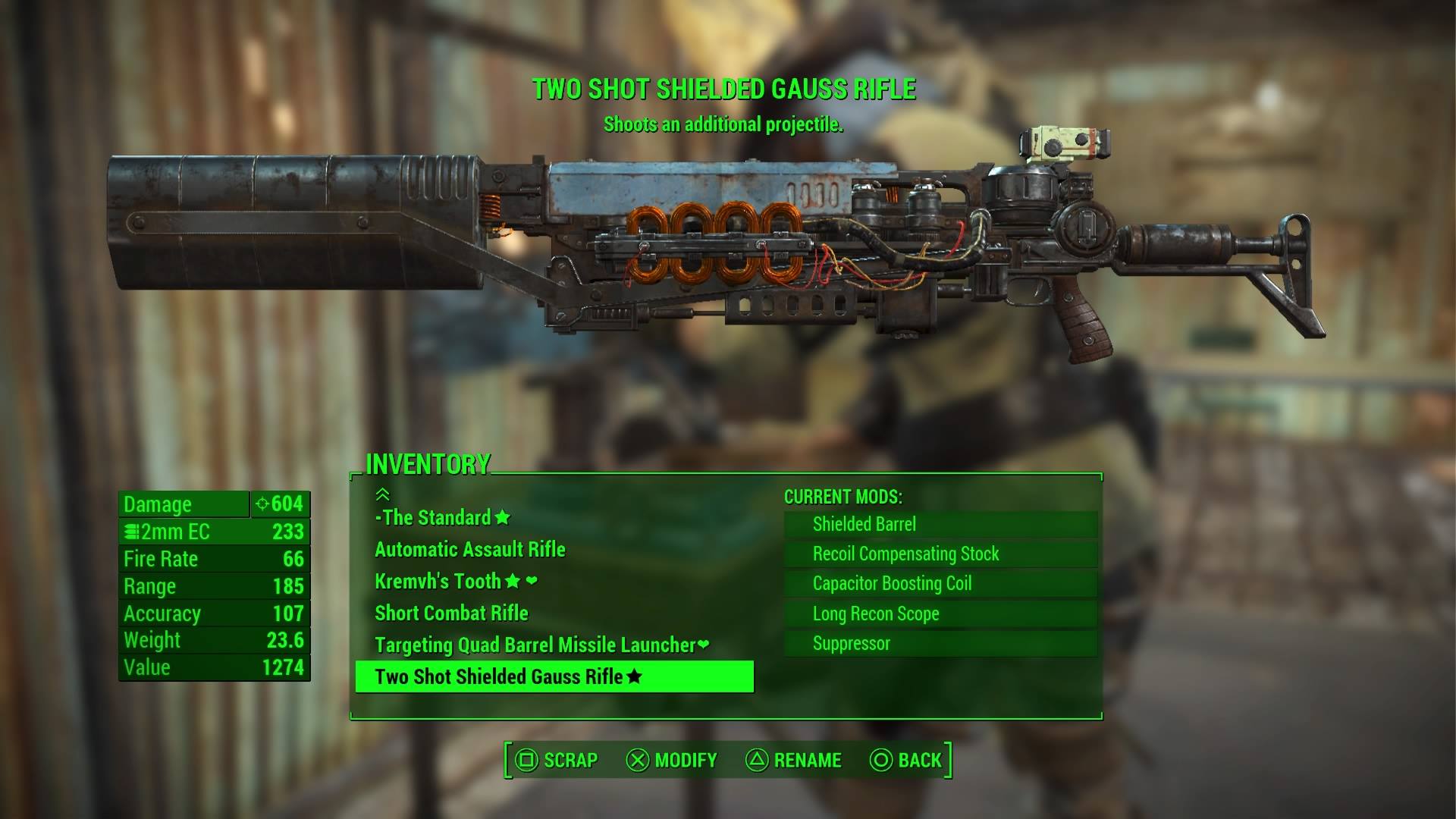Viewport: 1456px width, 819px height.
Task: Select The Standard in inventory list
Action: coord(442,518)
